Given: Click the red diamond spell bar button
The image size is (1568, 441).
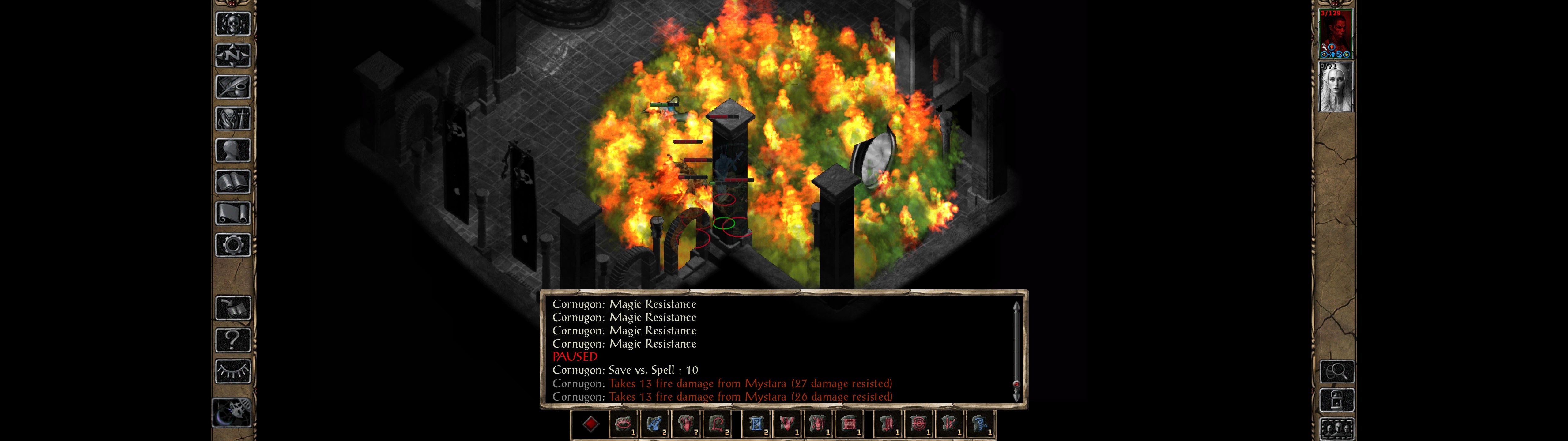Looking at the screenshot, I should [590, 424].
